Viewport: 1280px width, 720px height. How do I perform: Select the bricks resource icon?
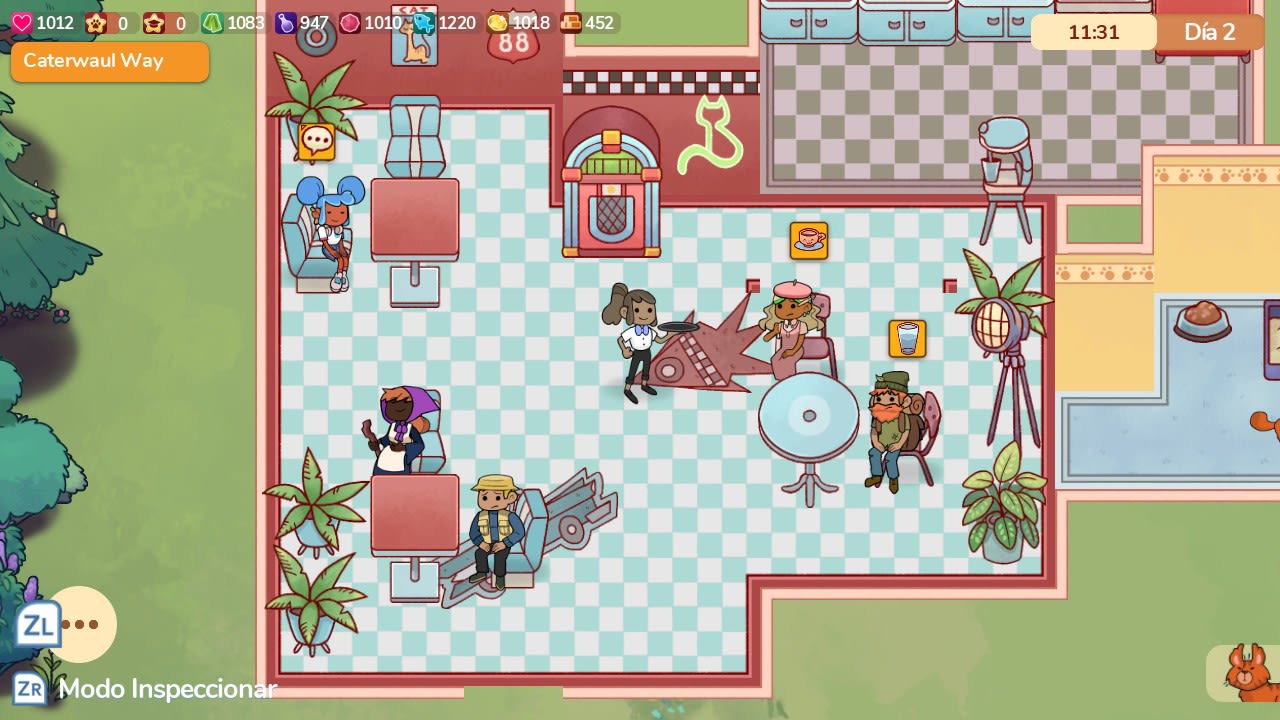572,22
